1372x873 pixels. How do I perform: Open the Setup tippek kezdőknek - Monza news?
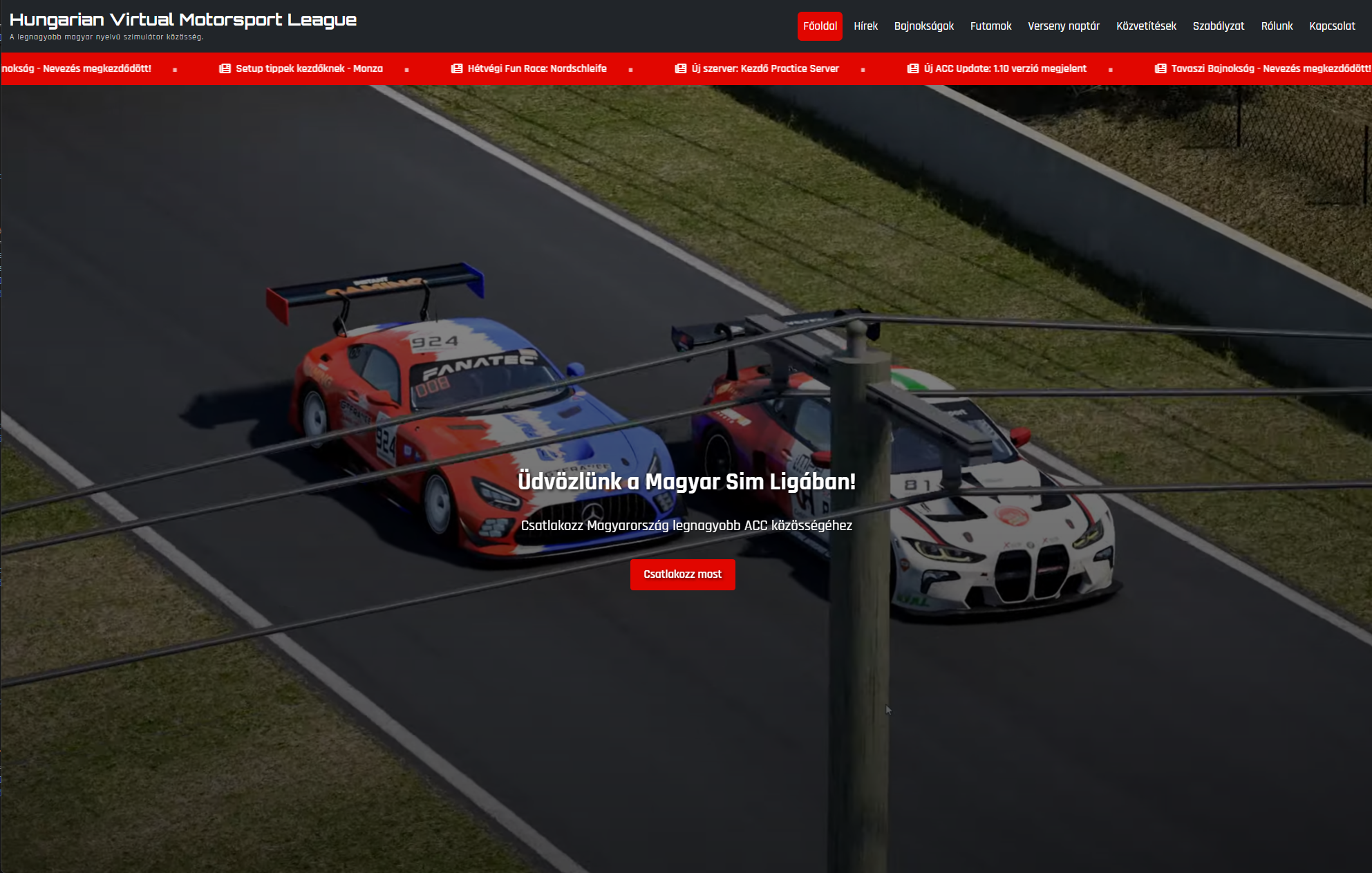point(308,68)
